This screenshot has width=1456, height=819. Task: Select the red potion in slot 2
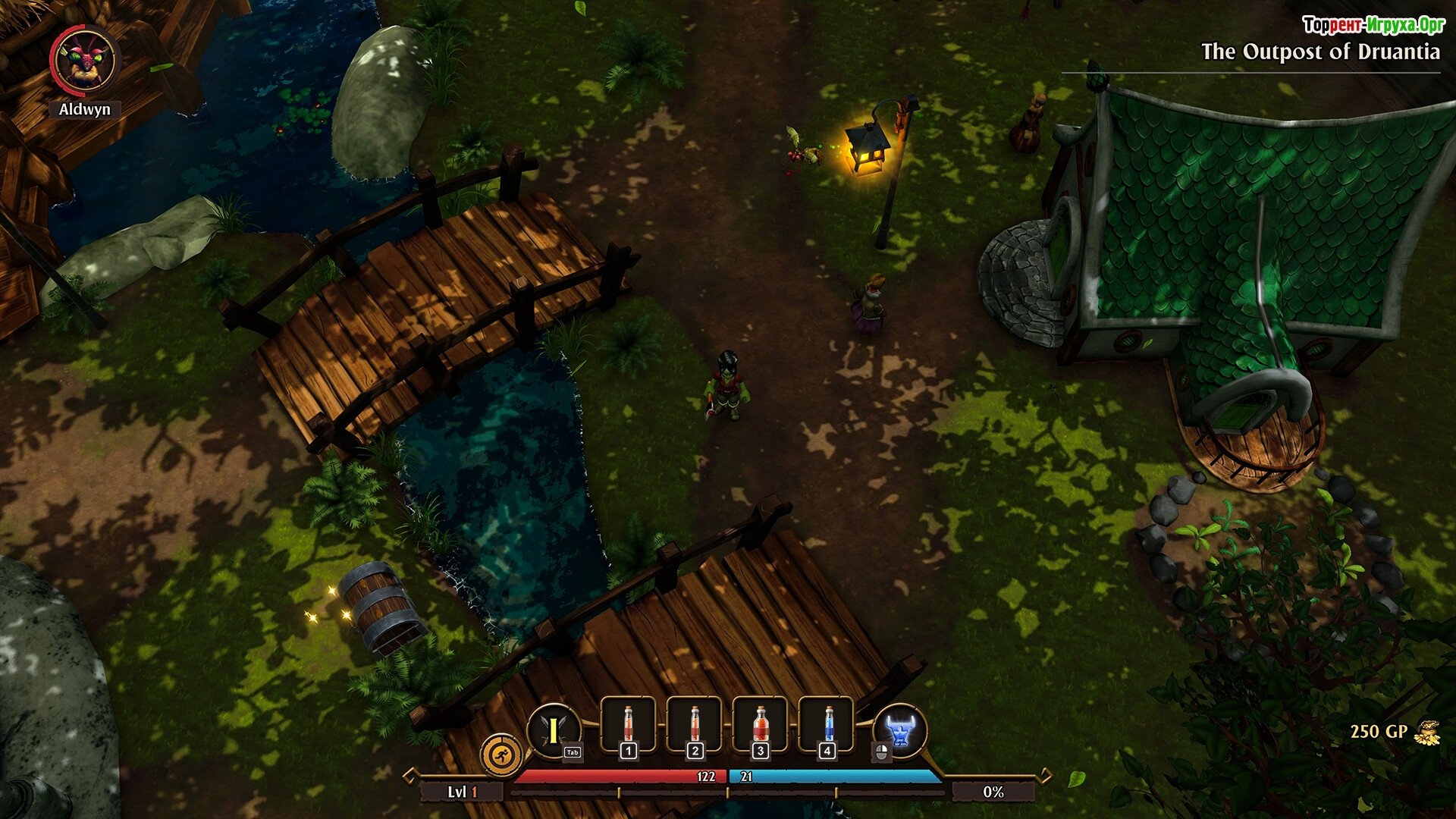(x=694, y=726)
